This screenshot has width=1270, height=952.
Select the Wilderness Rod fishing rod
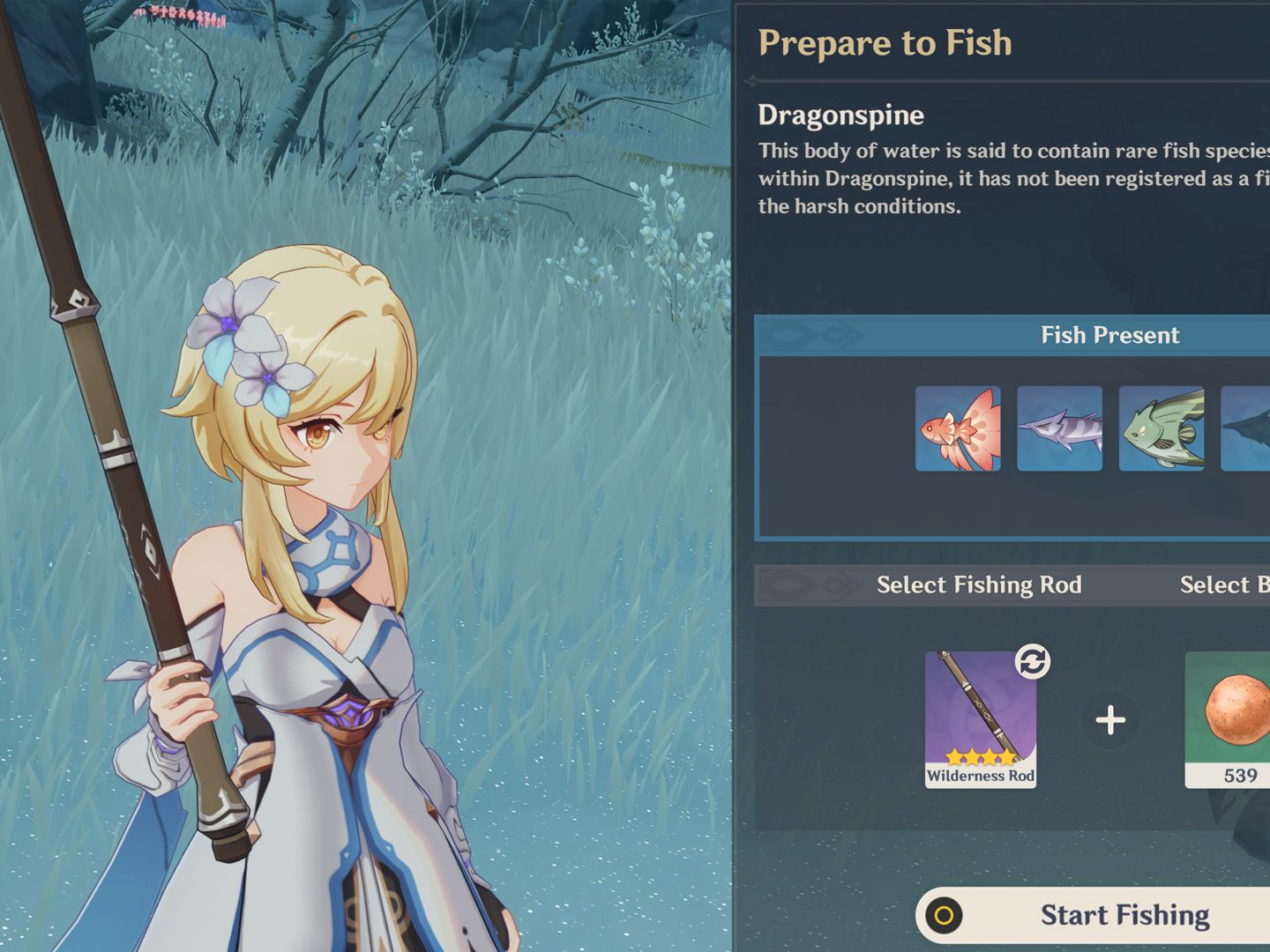pyautogui.click(x=980, y=718)
